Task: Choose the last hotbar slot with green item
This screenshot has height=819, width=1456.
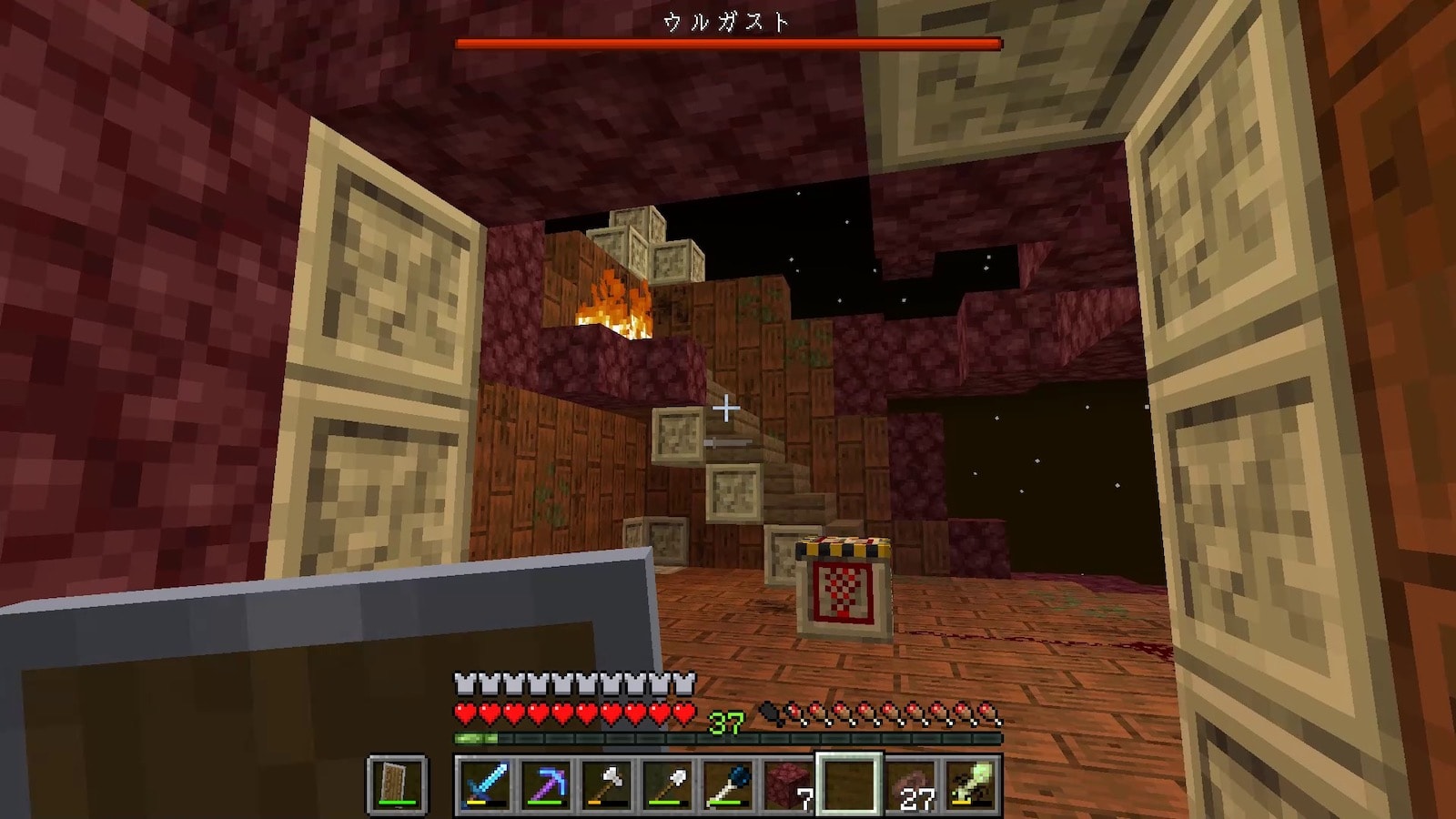Action: (970, 784)
